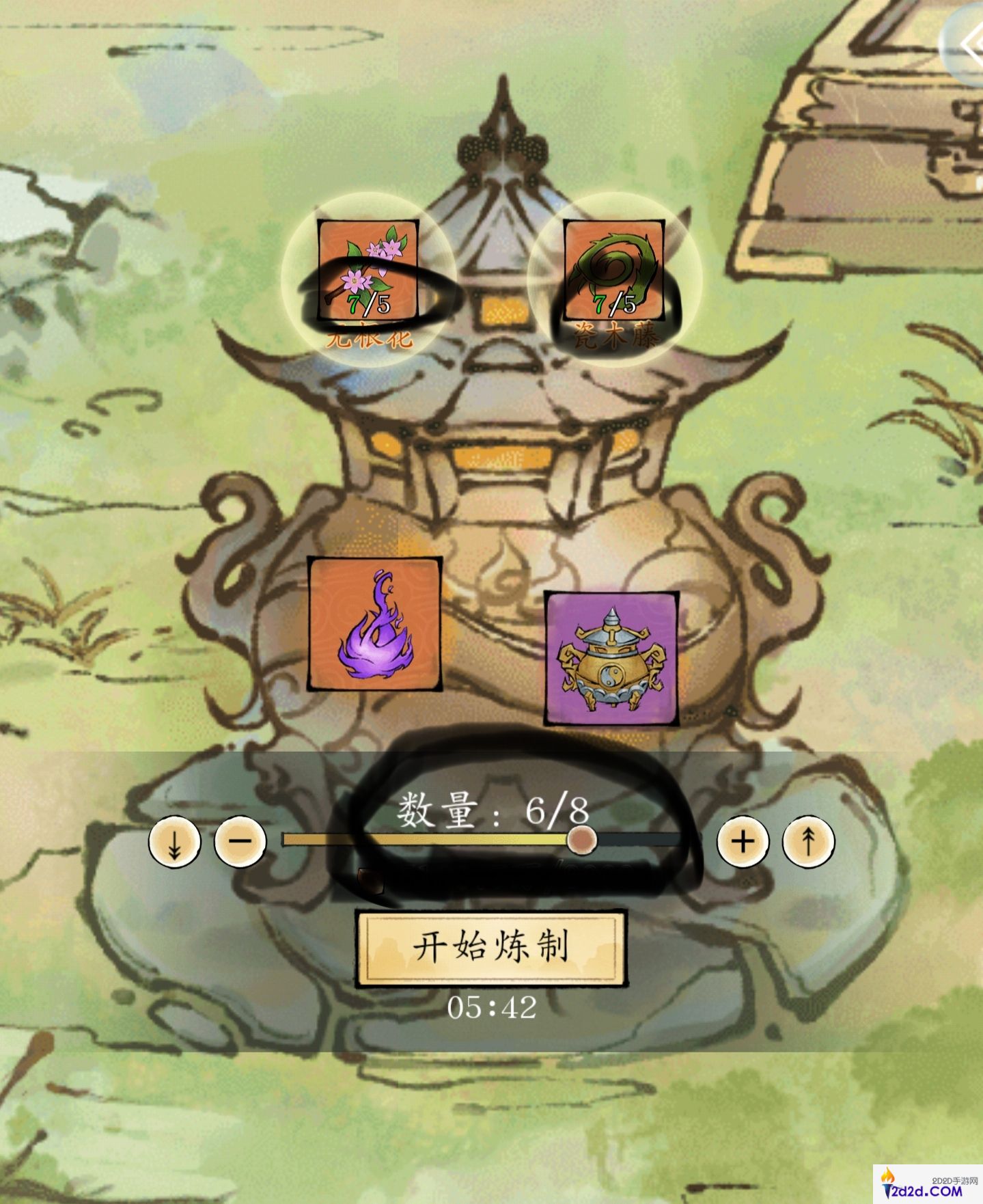Viewport: 983px width, 1204px height.
Task: Click the double down-arrow minimum quantity icon
Action: (174, 843)
